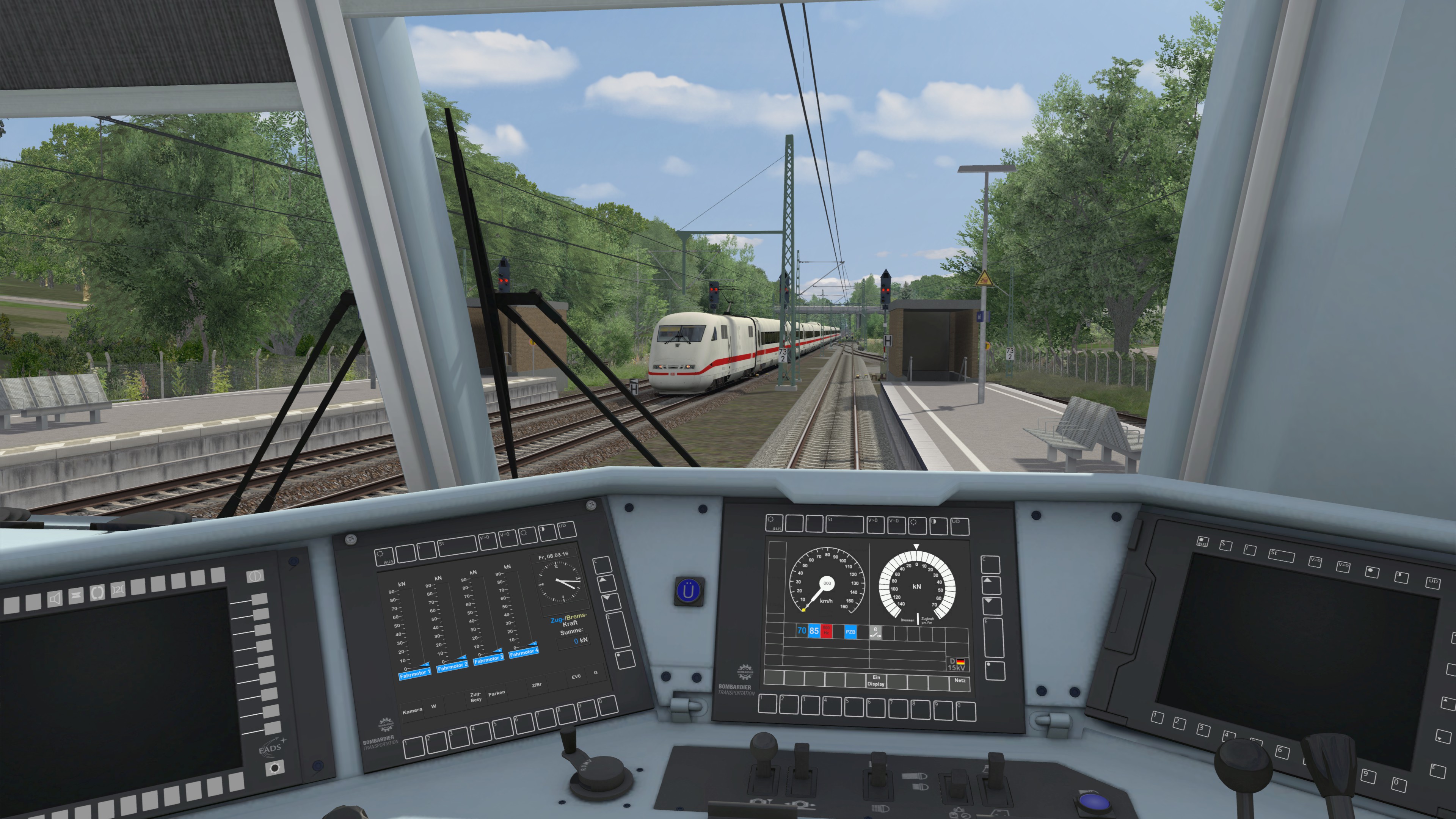
Task: Activate the telephone handset button on the radio
Action: [x=97, y=593]
